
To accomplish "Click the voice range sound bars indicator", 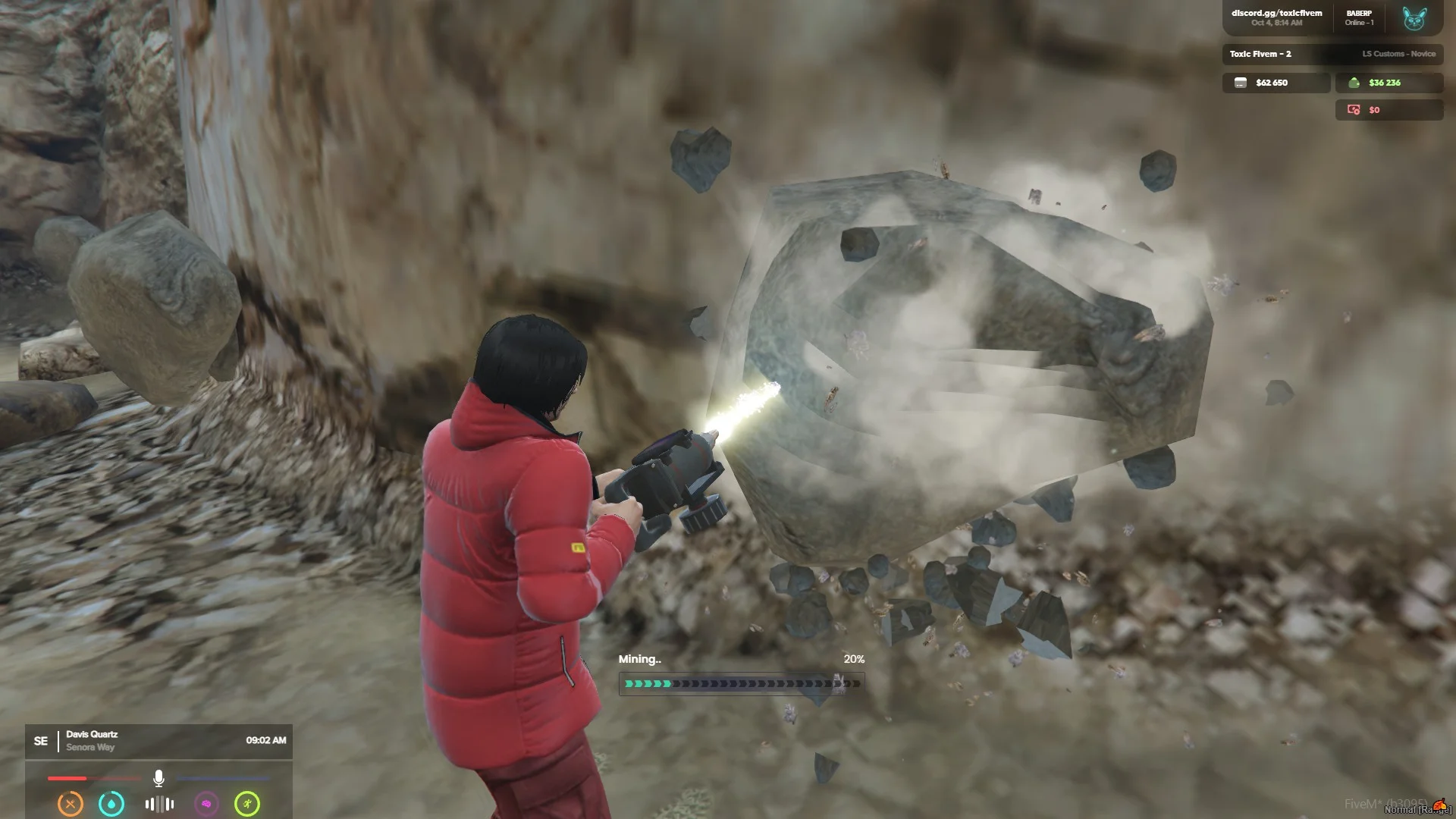I will tap(159, 804).
